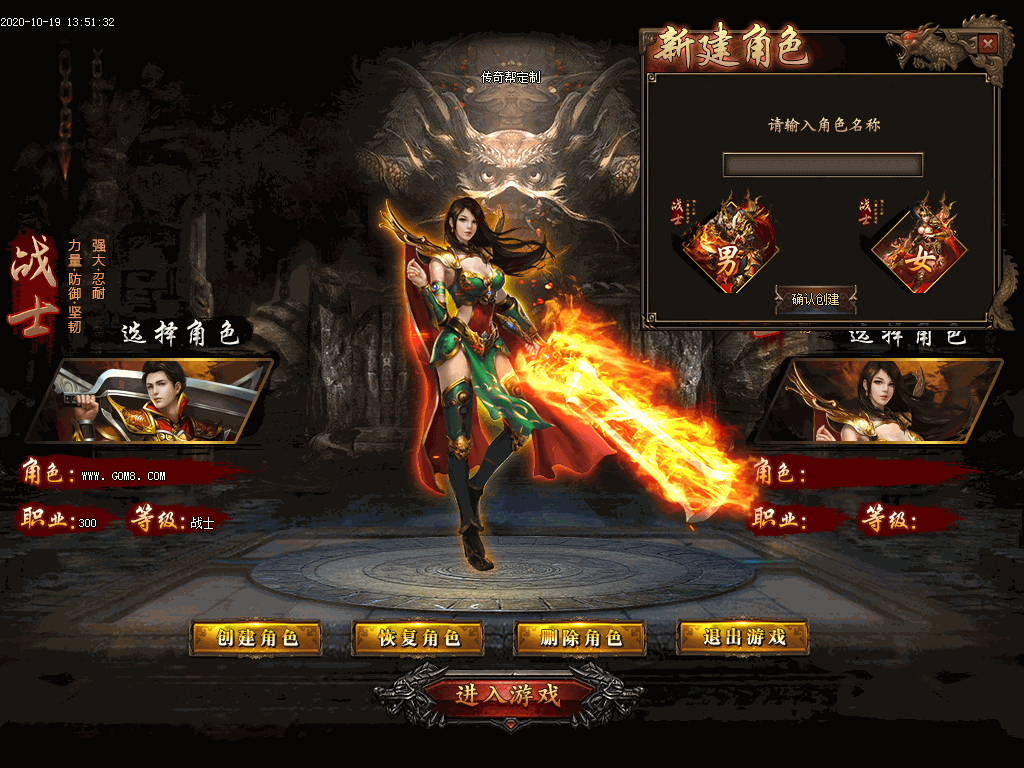Select the female warrior character portrait
The image size is (1024, 768).
pos(878,401)
